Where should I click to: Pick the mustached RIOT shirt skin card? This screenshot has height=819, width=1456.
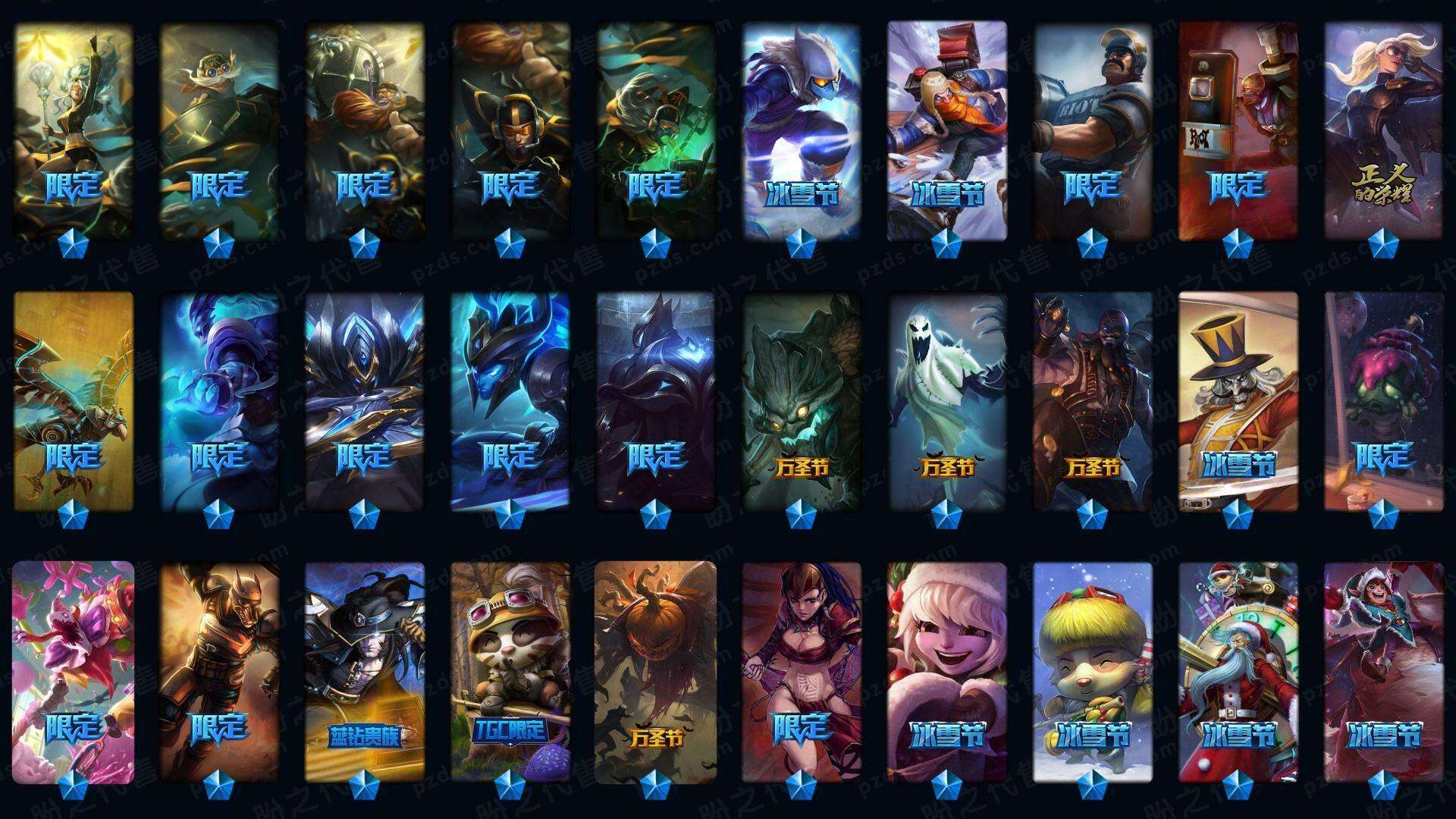coord(1093,129)
